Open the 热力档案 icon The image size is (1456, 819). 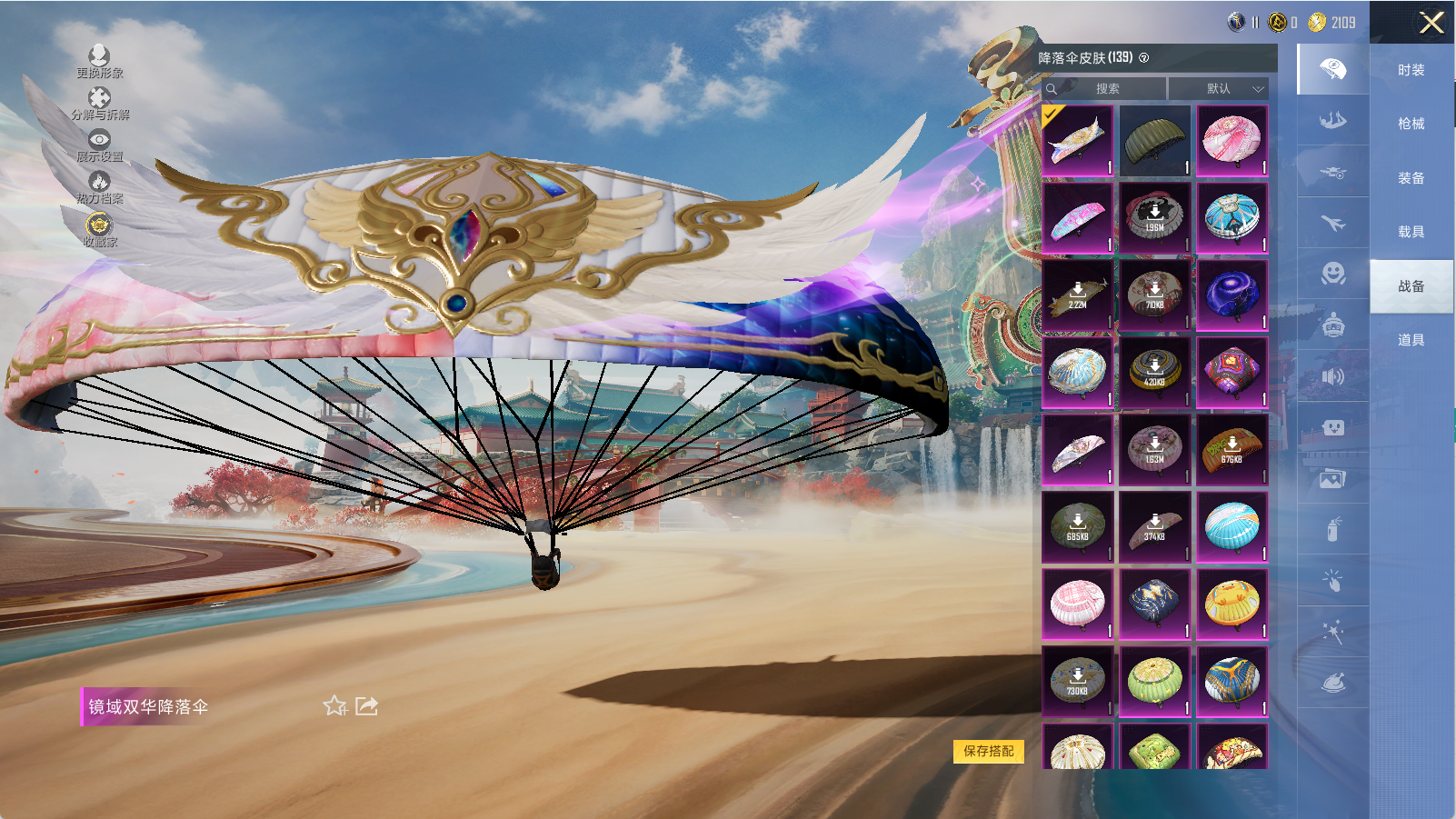99,186
